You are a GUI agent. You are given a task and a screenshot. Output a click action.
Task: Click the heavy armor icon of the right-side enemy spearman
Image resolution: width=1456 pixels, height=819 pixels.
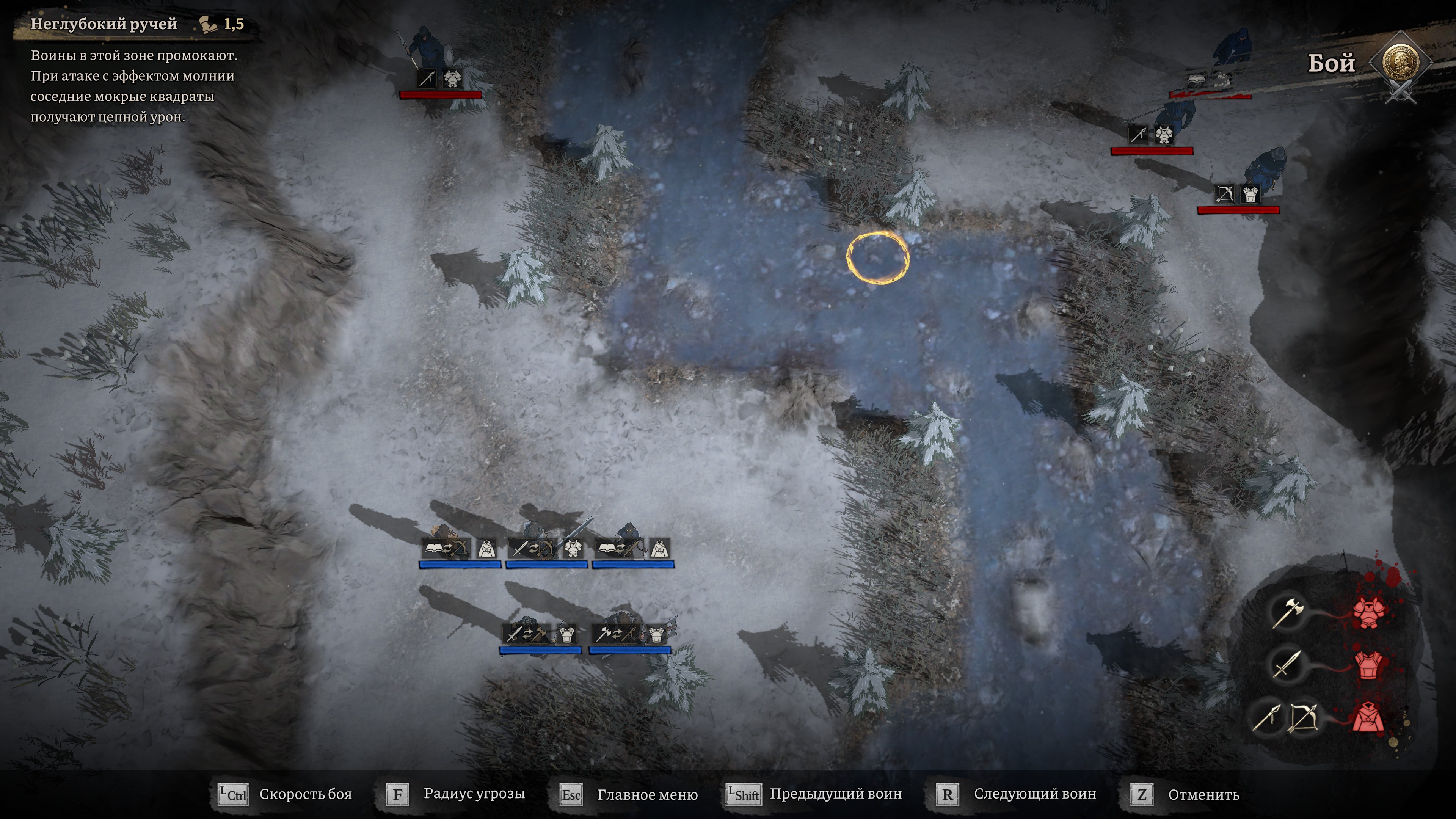1163,135
